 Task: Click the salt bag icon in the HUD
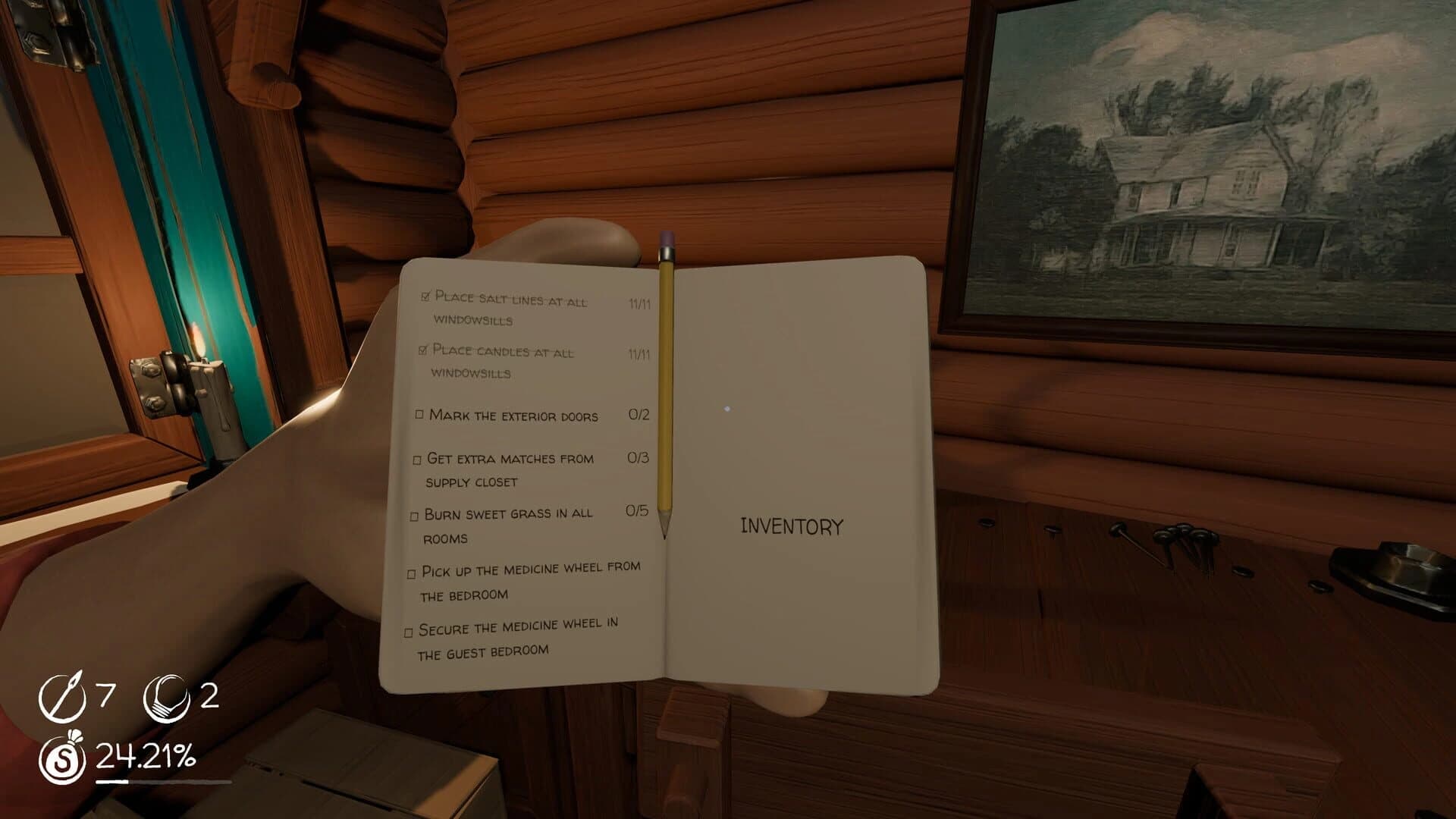(x=62, y=758)
